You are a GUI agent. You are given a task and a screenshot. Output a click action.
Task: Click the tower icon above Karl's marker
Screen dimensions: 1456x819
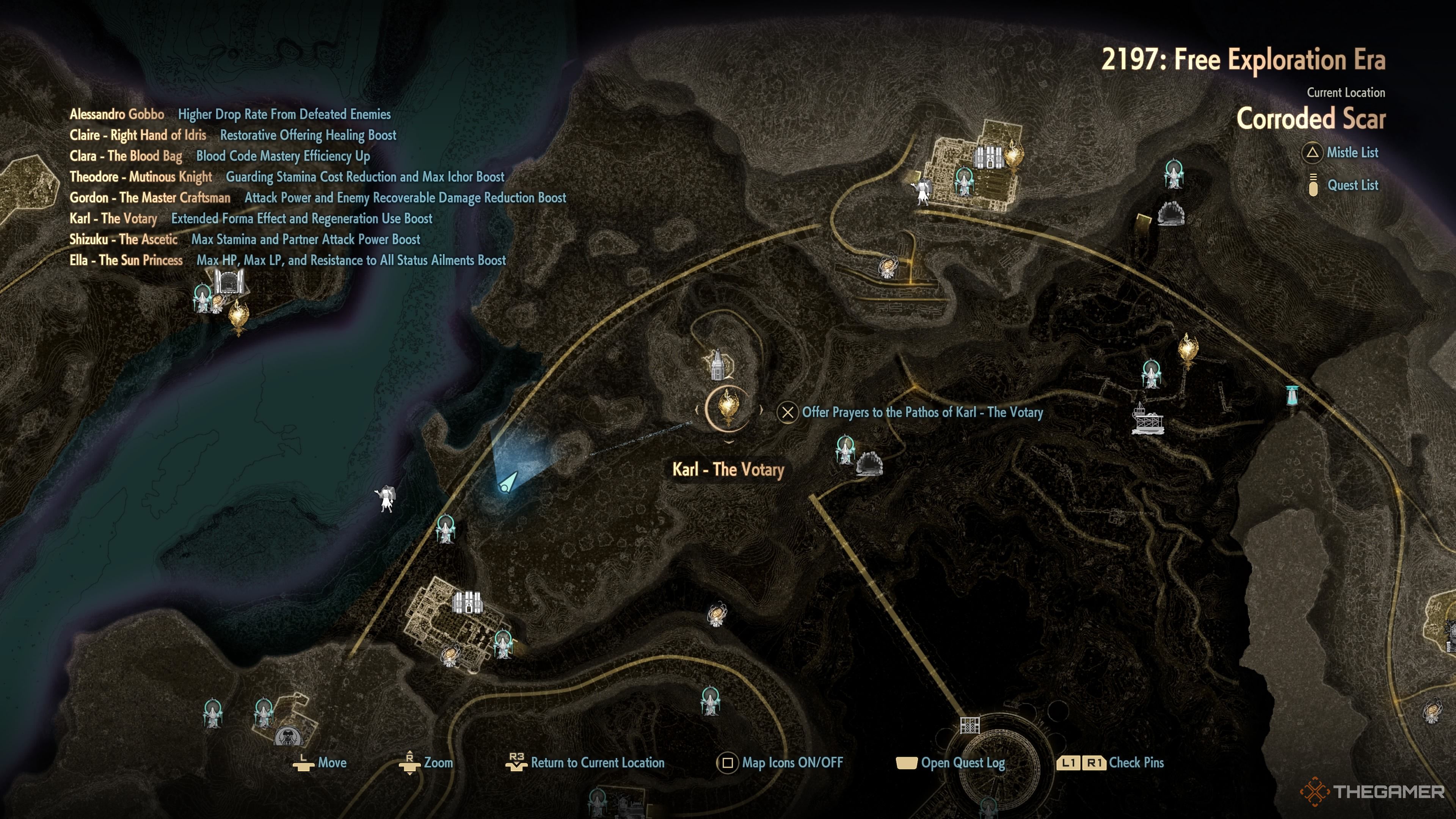click(x=717, y=364)
